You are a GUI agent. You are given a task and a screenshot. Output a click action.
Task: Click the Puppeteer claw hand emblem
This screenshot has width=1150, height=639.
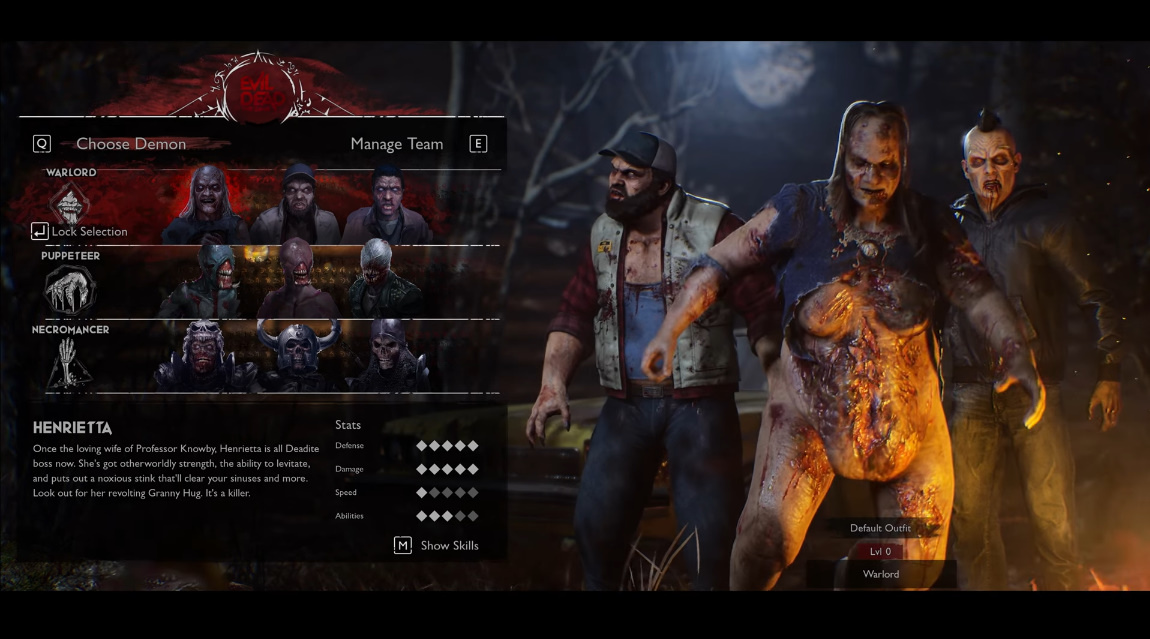coord(70,290)
